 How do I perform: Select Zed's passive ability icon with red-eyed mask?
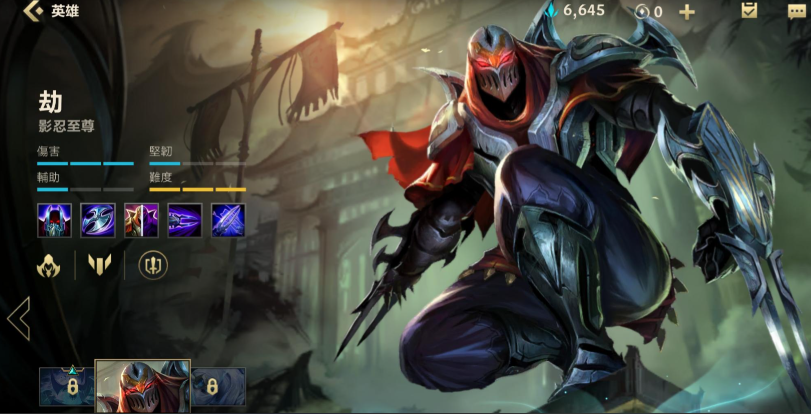point(53,219)
